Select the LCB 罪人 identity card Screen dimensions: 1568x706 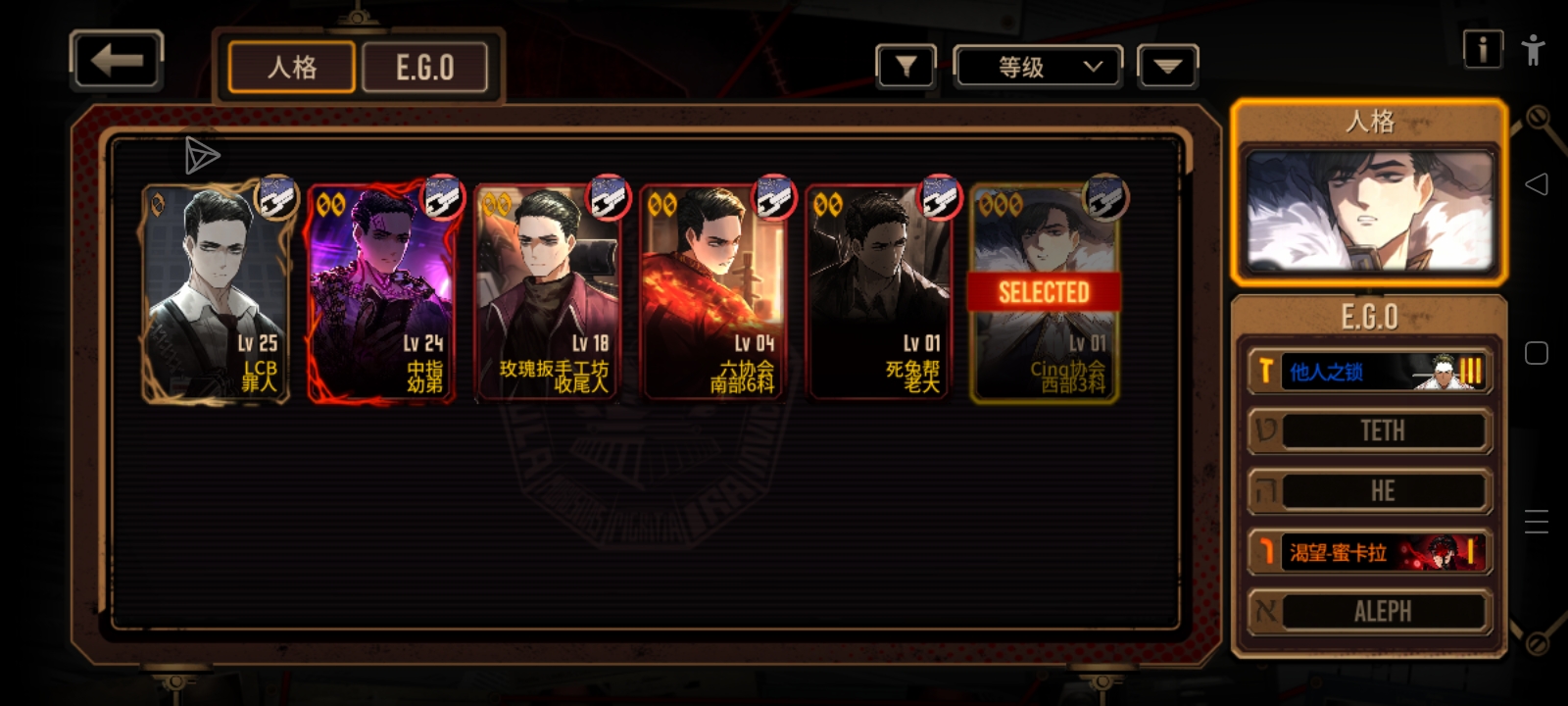216,292
